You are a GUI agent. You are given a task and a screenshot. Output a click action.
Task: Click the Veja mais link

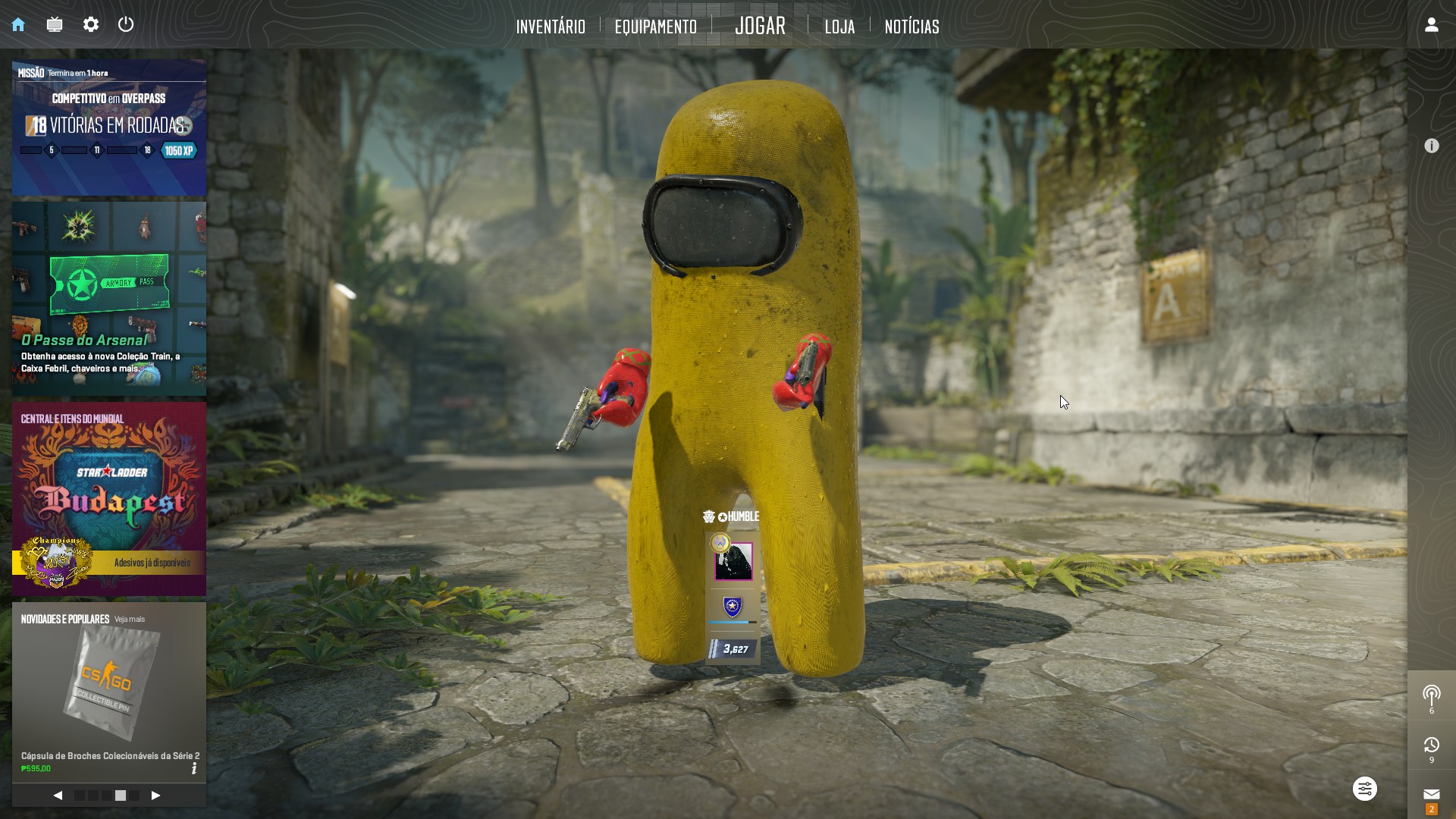130,620
